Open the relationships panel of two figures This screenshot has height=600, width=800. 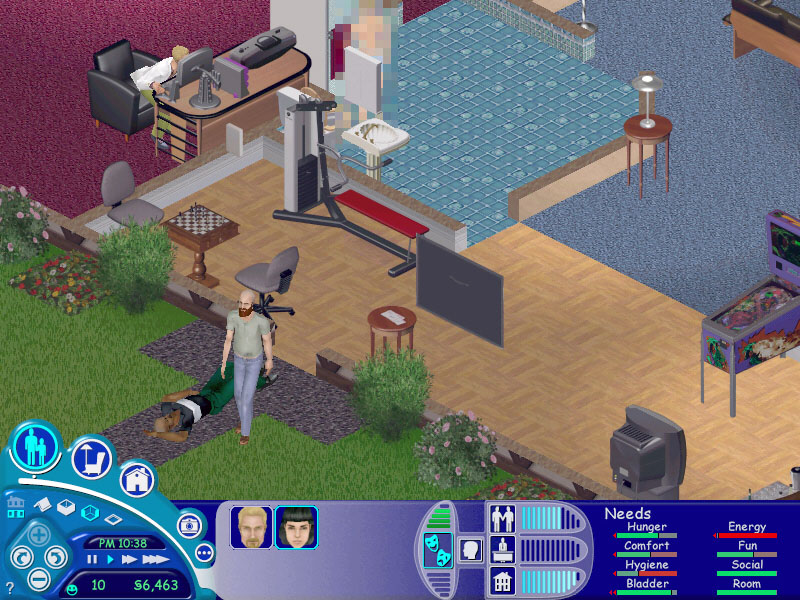tap(501, 518)
